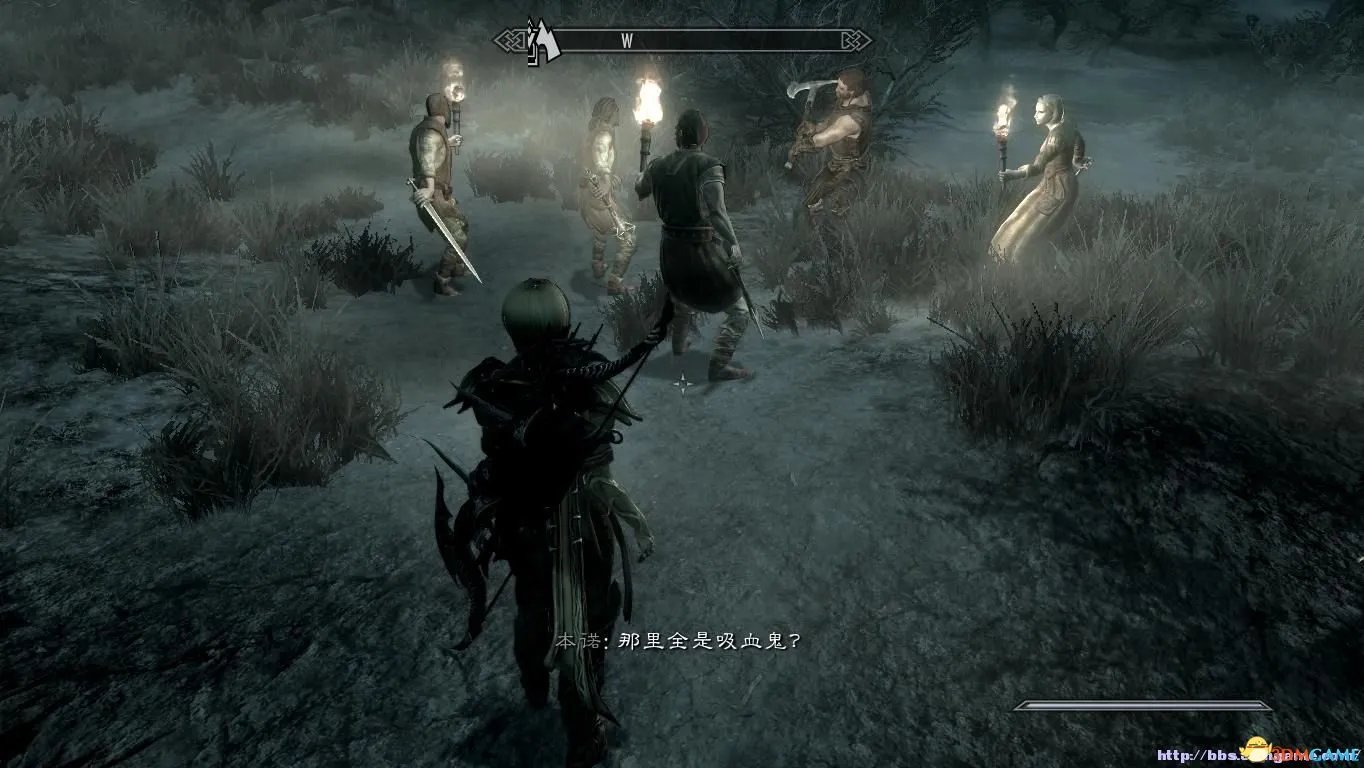Click the quest marker arrow on the compass
This screenshot has height=768, width=1364.
pos(542,42)
